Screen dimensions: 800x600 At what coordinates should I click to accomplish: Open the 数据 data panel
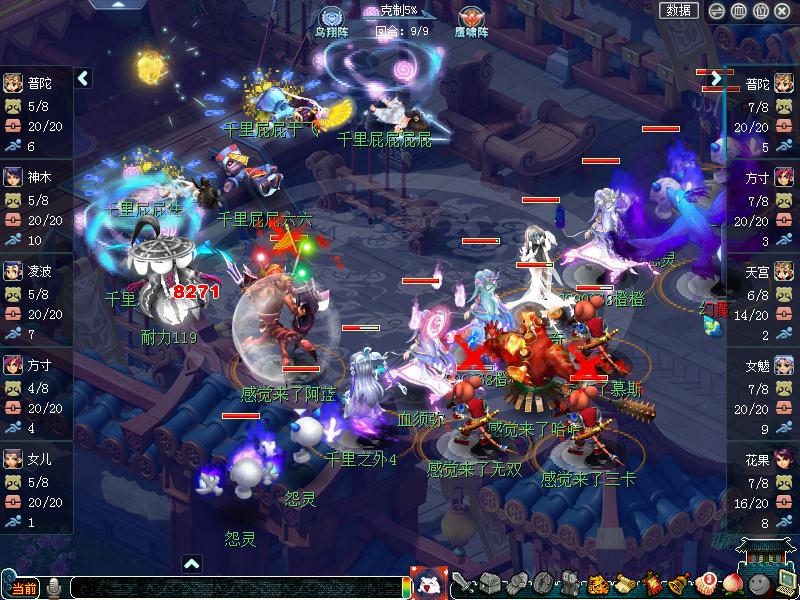(x=678, y=10)
